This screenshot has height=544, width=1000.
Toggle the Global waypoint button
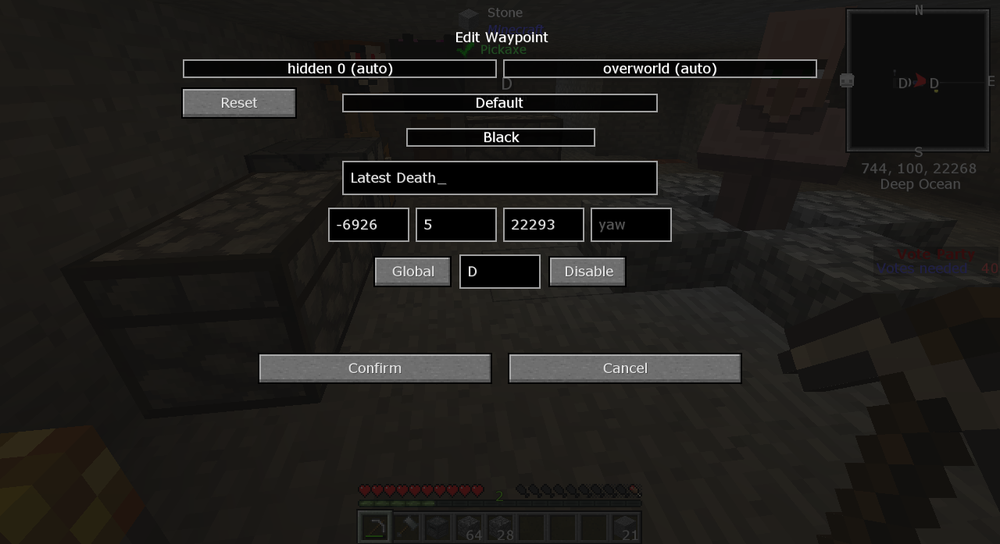click(413, 271)
